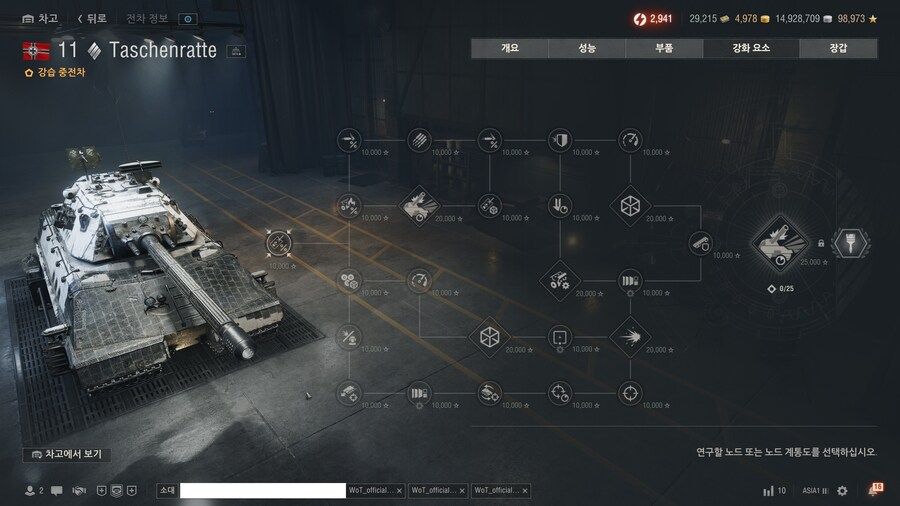900x506 pixels.
Task: Open the notifications icon with red badge
Action: tap(874, 490)
